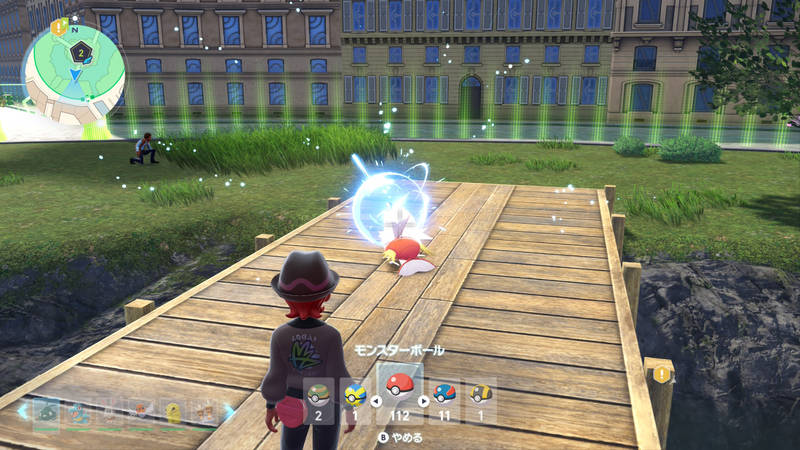Select the yellow and blue Quick Ball

(353, 394)
